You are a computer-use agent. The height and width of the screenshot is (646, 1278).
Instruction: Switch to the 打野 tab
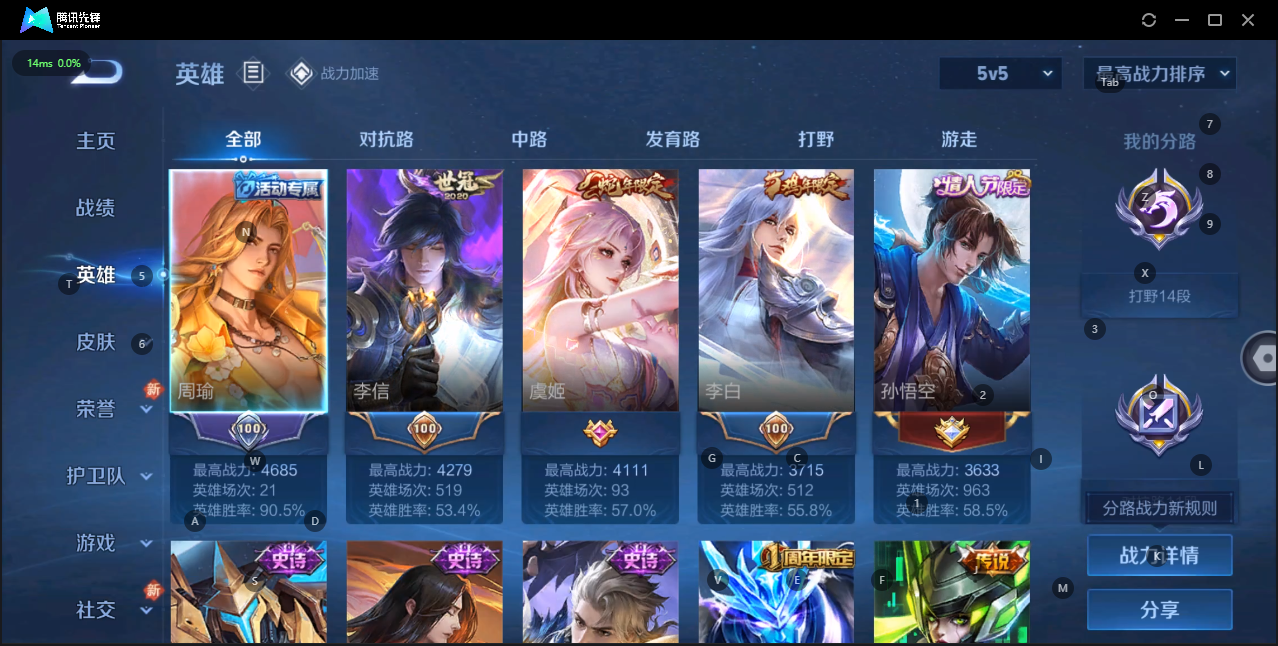tap(816, 139)
